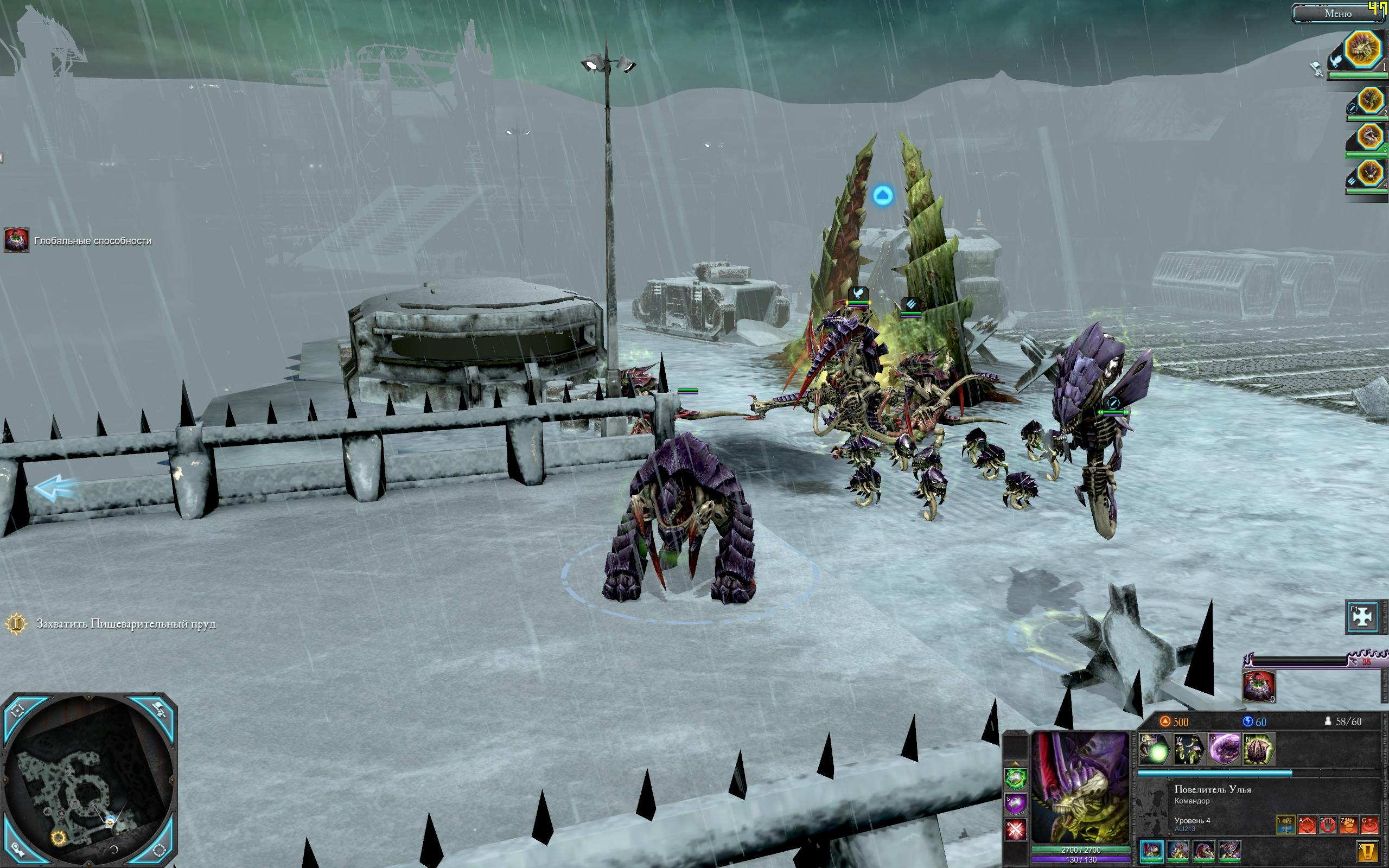Image resolution: width=1389 pixels, height=868 pixels.
Task: Select squad 1 Hive Lord portrait
Action: tap(1363, 50)
